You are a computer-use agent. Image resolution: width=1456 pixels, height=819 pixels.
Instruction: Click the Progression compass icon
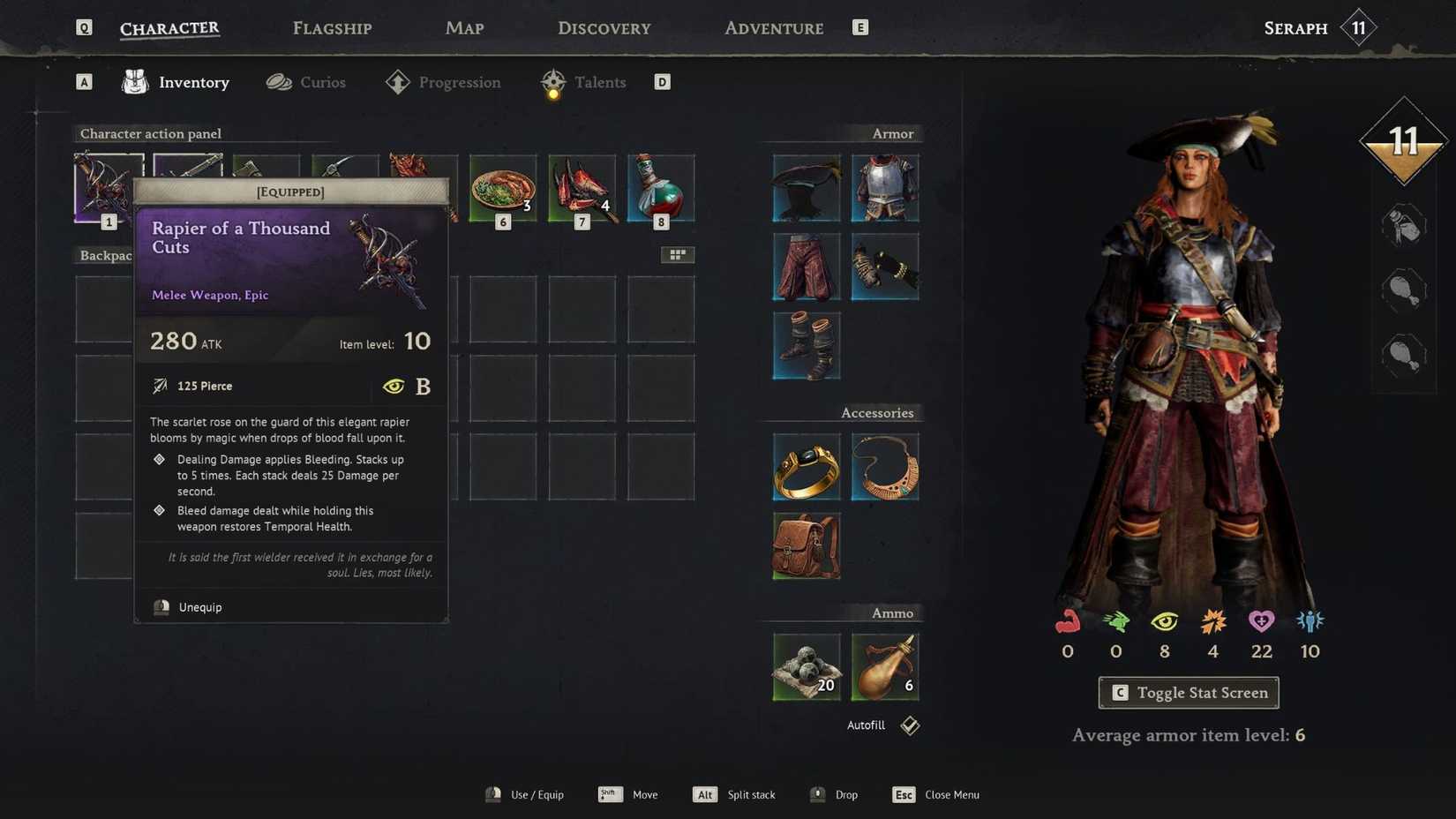[398, 81]
